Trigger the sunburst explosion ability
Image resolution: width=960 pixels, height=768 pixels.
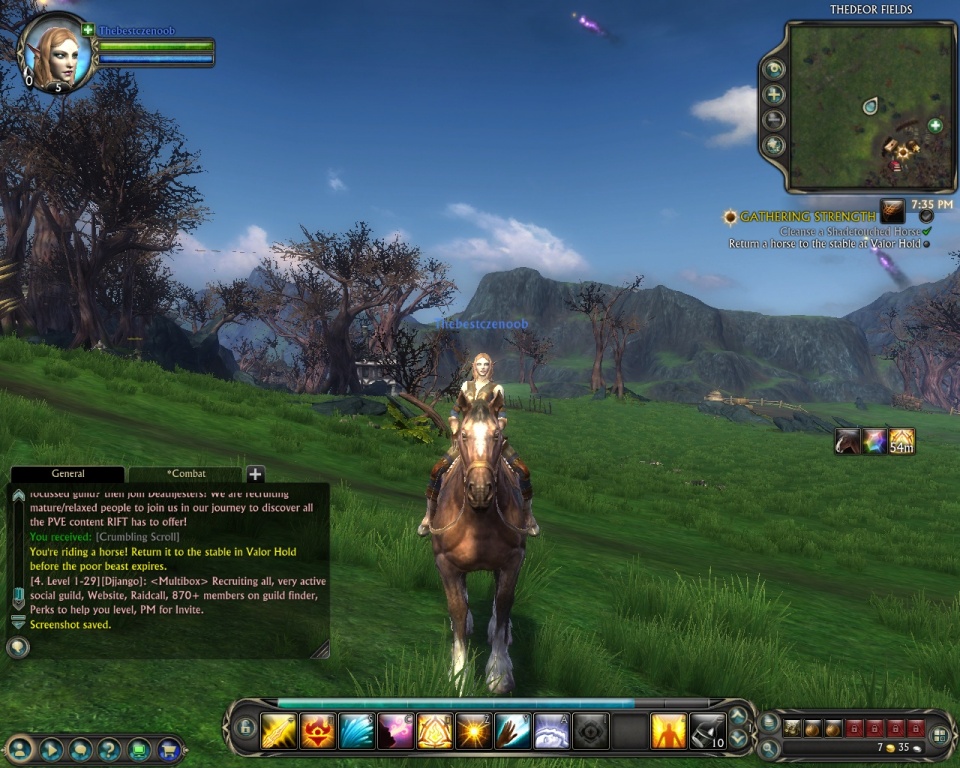click(x=474, y=730)
